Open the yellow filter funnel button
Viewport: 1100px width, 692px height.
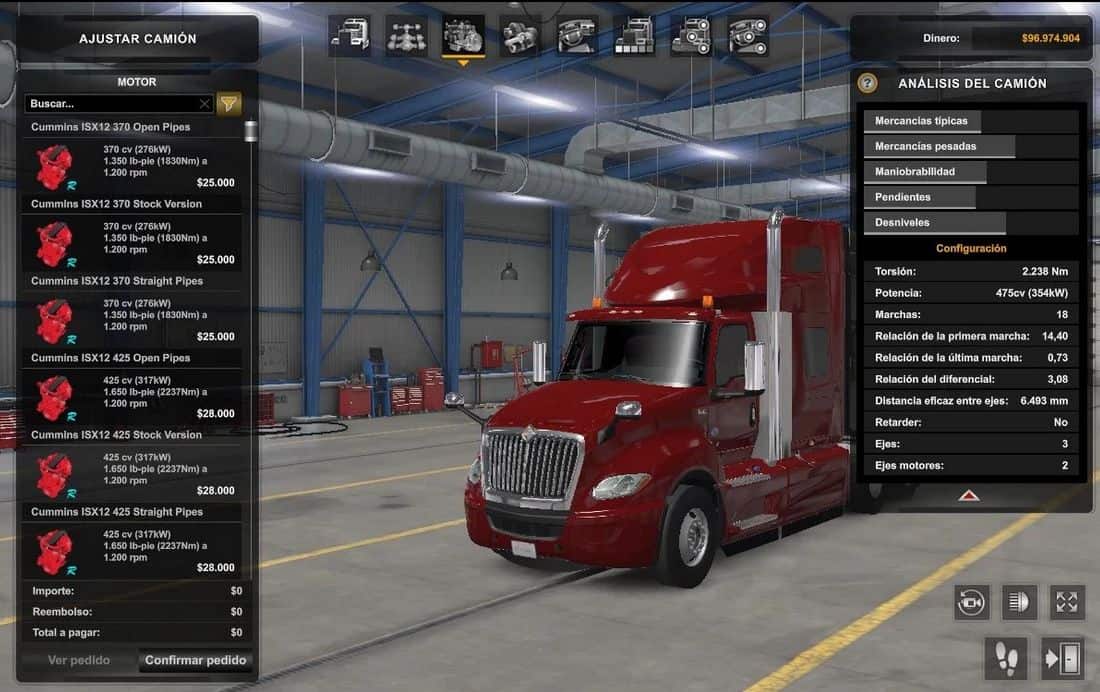tap(229, 103)
